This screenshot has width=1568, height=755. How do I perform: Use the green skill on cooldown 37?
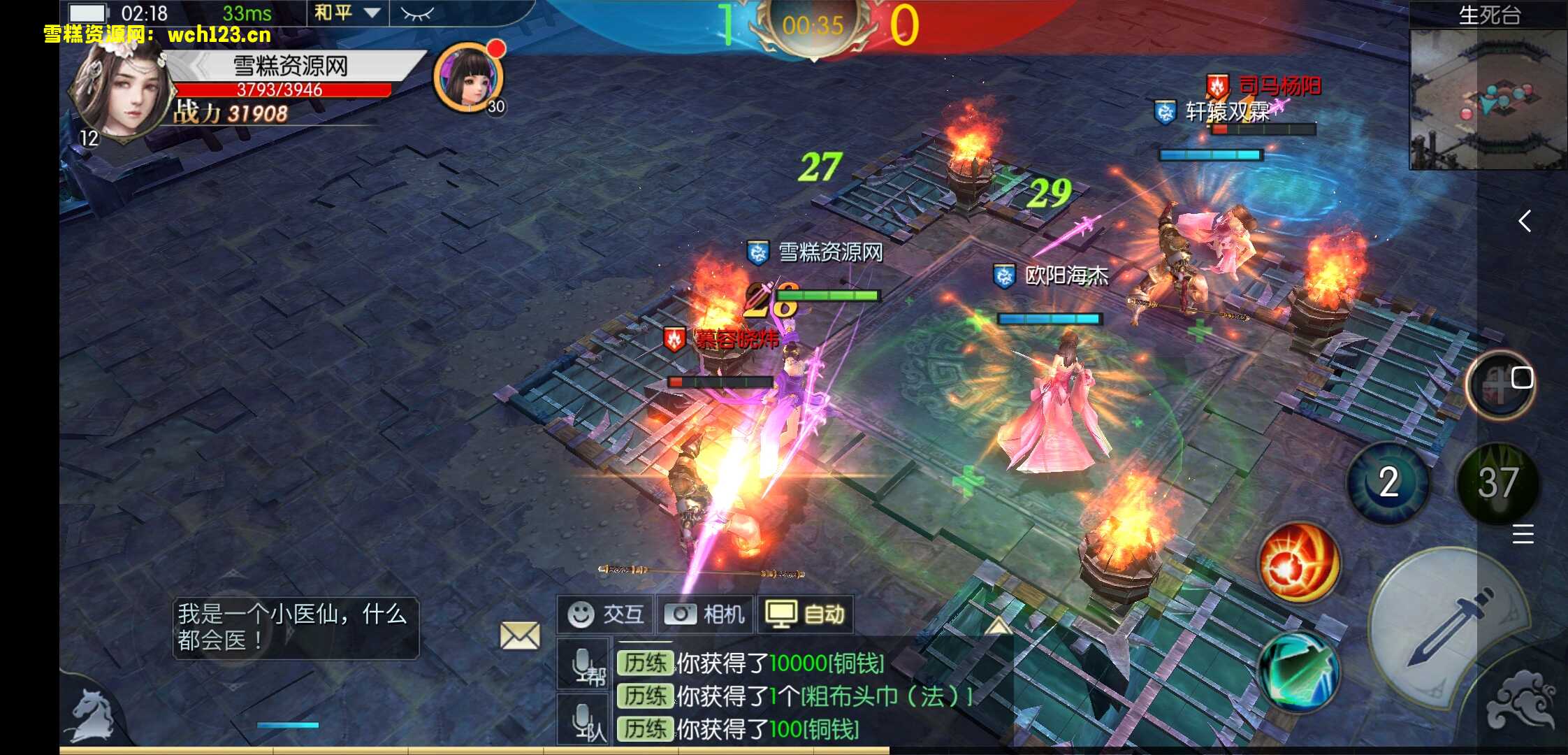(1498, 482)
